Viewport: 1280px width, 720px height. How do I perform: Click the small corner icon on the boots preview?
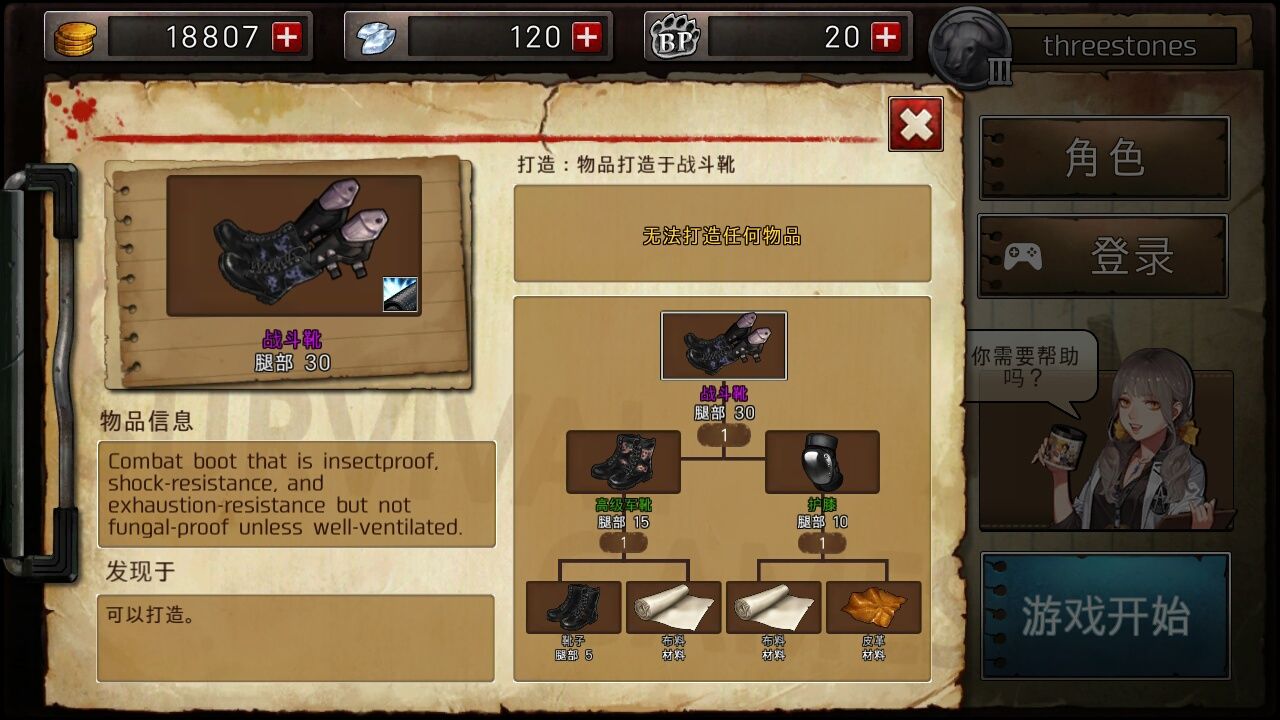tap(398, 295)
